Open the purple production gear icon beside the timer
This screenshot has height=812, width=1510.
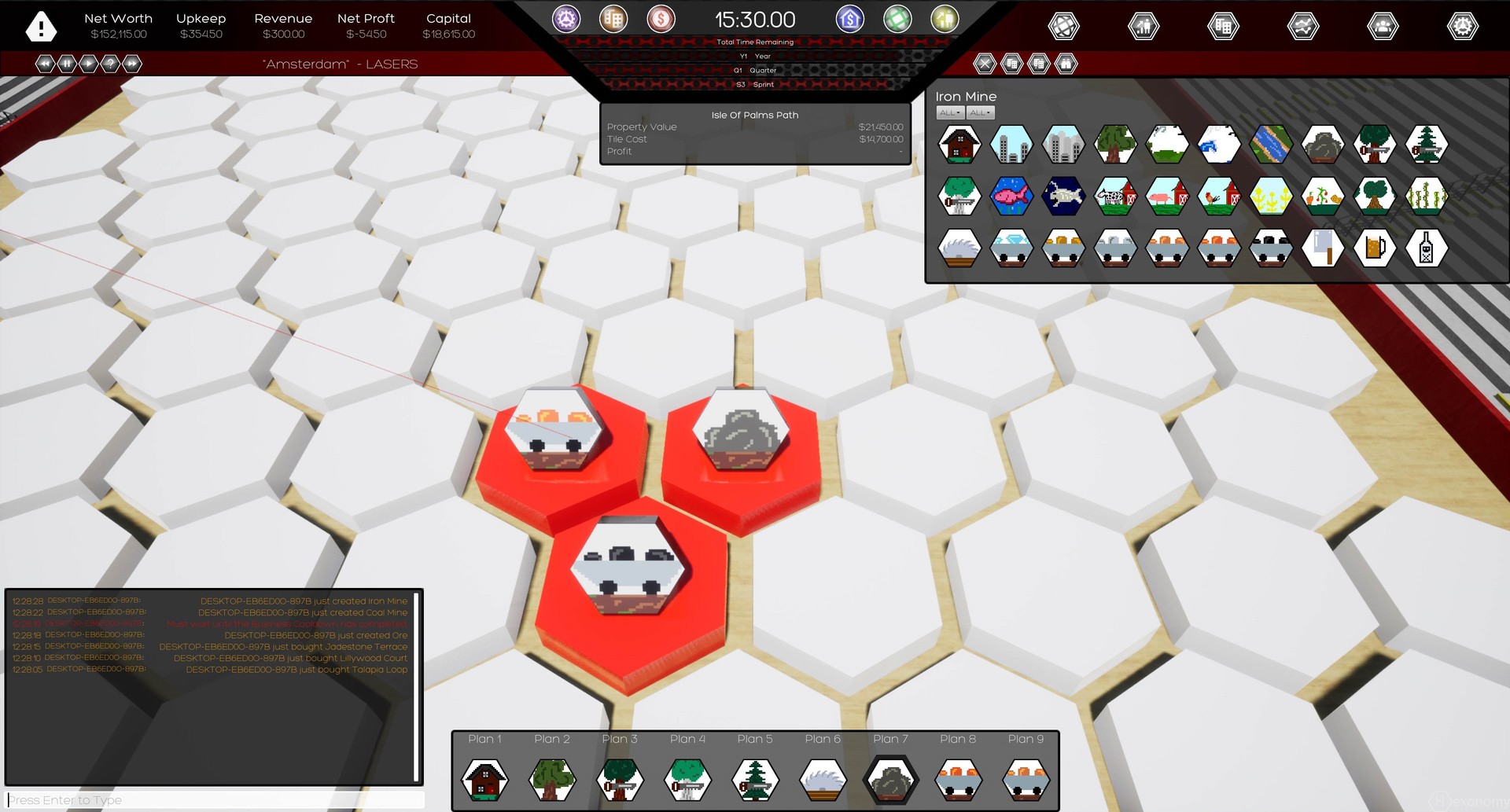point(566,19)
